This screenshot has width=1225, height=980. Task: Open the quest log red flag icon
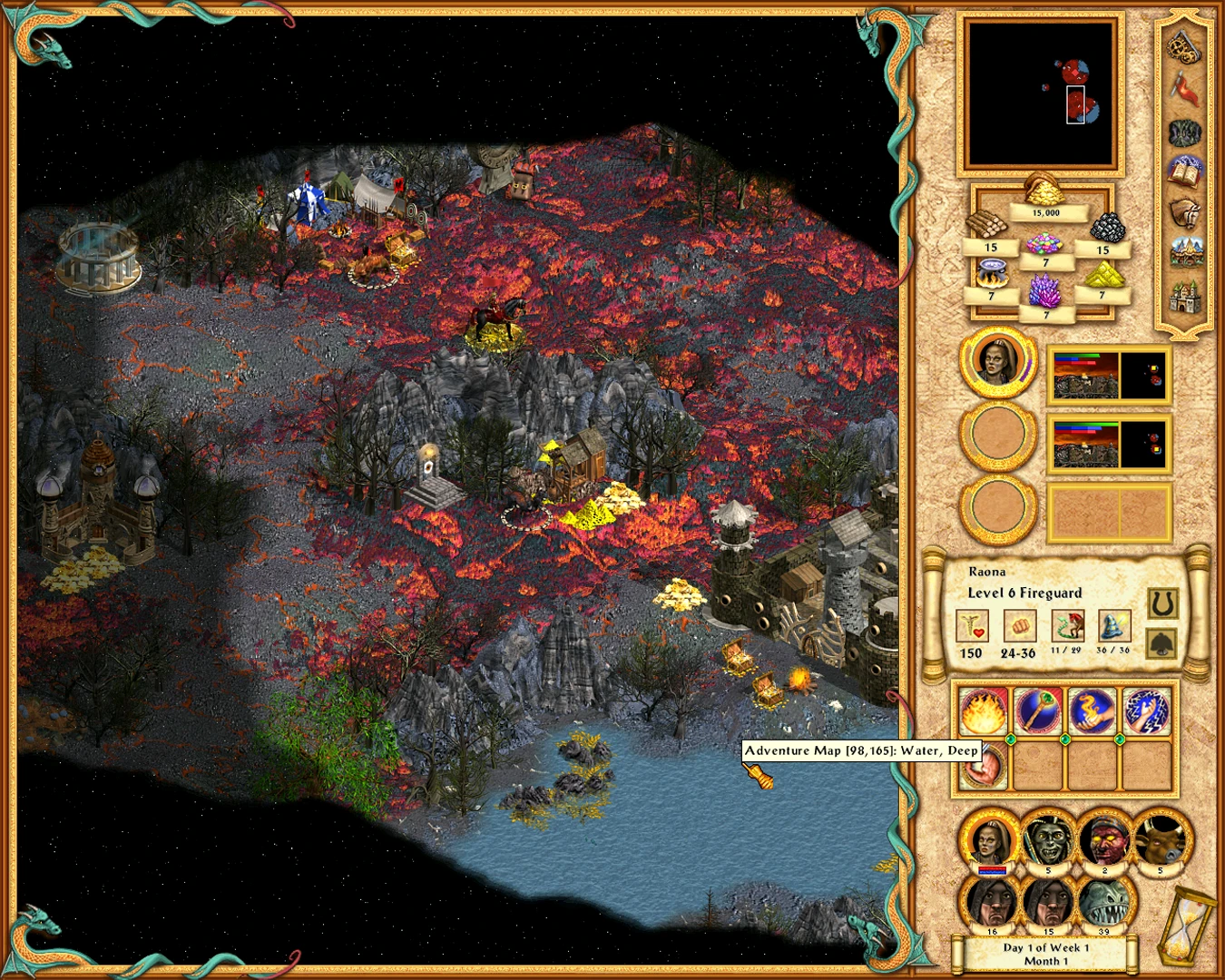(1186, 86)
